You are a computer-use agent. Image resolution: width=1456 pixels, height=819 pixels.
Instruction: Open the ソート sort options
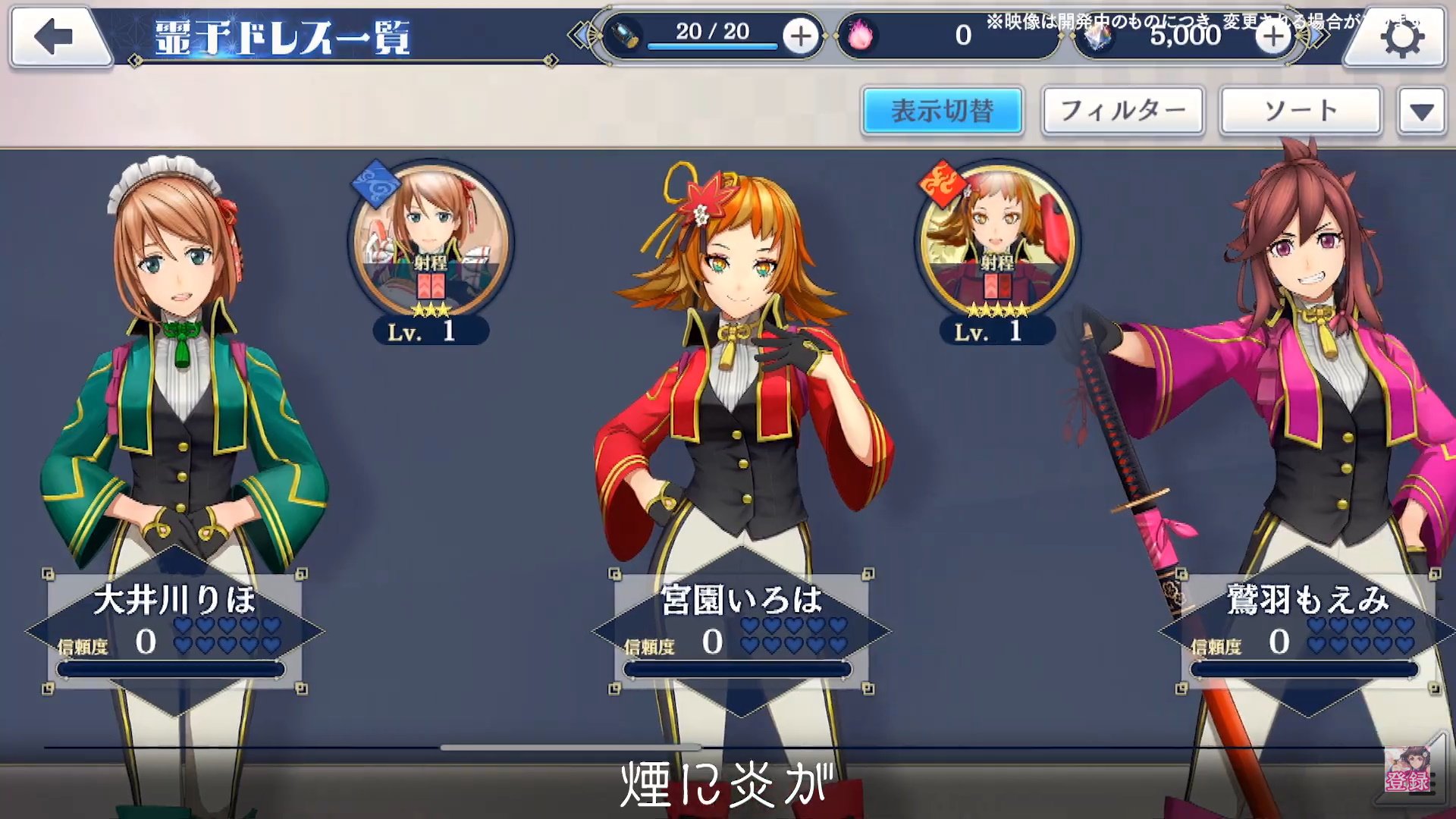[1300, 111]
